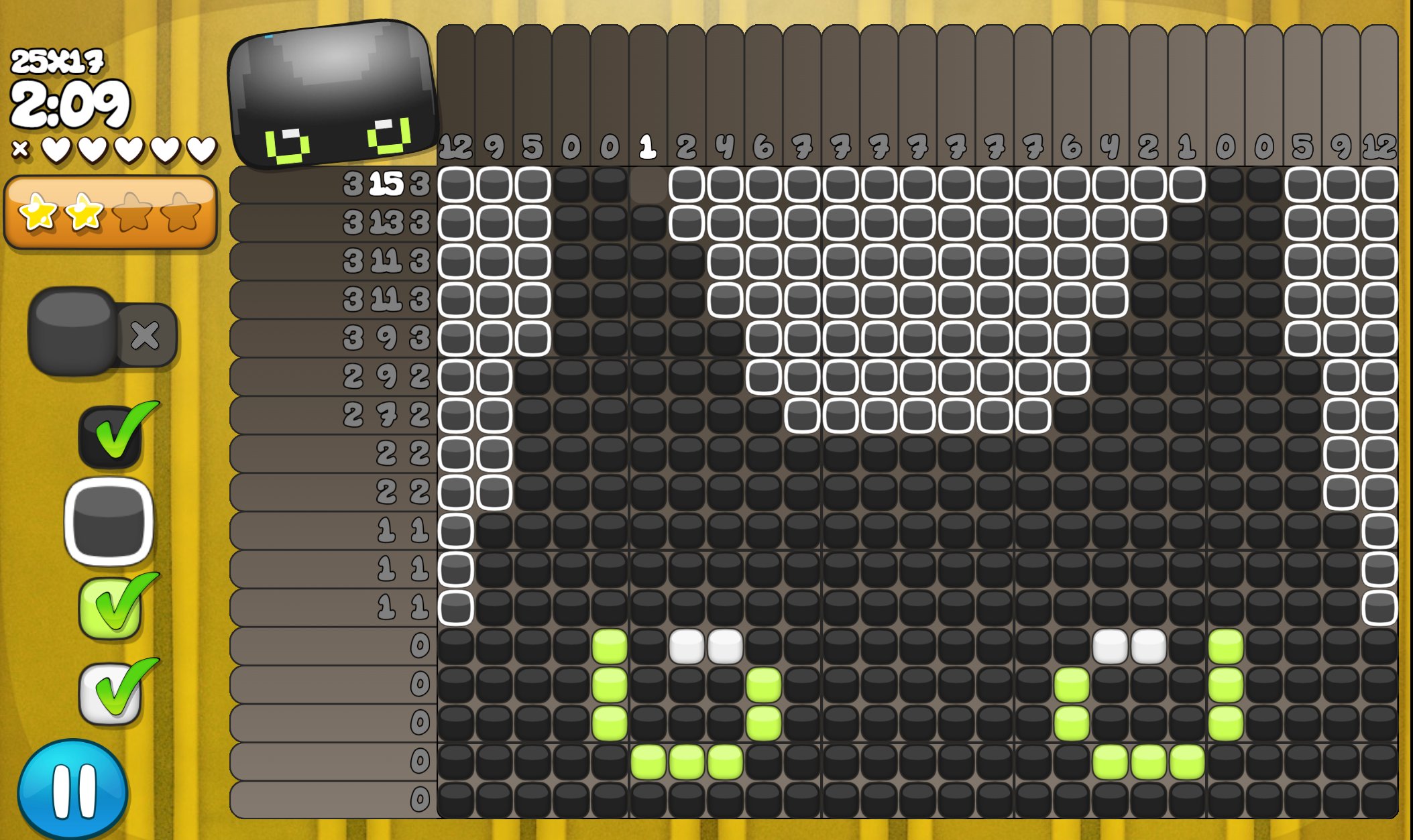Select the gray color swatch
This screenshot has width=1413, height=840.
click(x=109, y=522)
